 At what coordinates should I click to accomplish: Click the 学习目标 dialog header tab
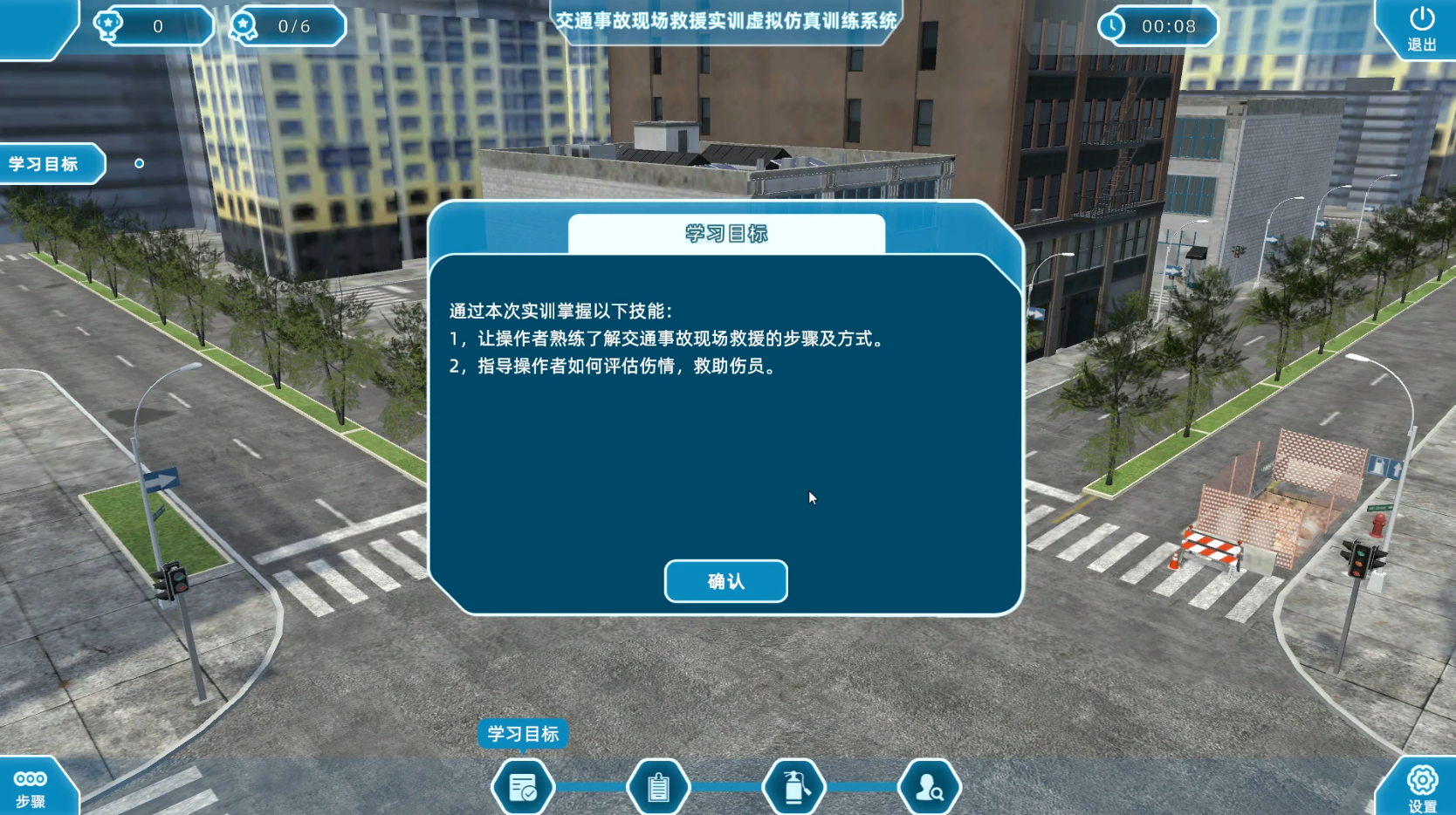(x=726, y=234)
